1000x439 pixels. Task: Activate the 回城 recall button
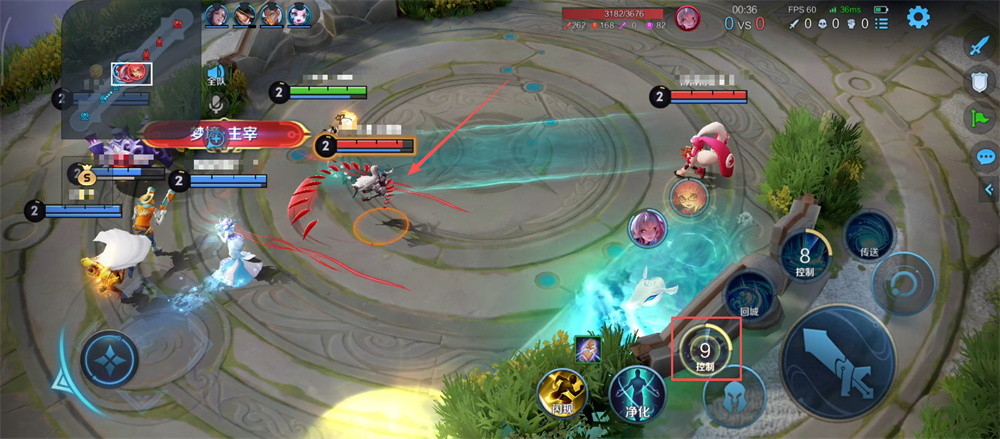pyautogui.click(x=749, y=295)
